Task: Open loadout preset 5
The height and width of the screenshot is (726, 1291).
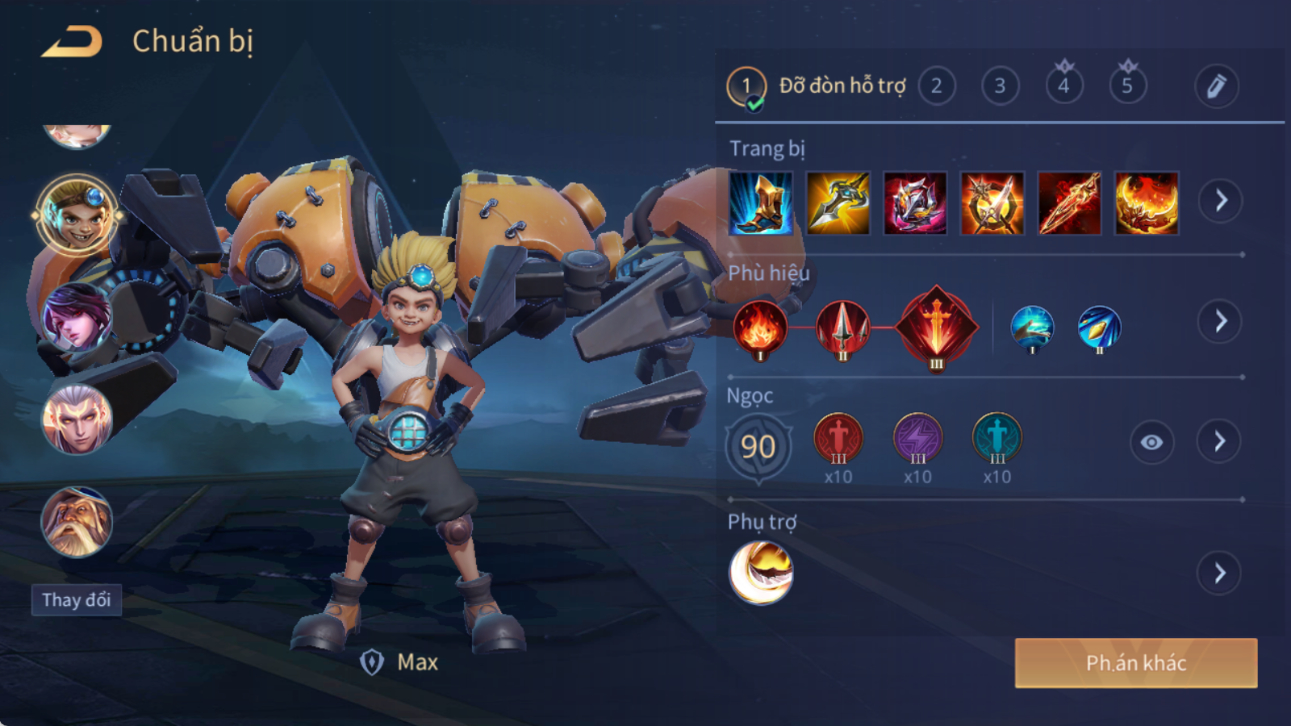Action: coord(1127,87)
